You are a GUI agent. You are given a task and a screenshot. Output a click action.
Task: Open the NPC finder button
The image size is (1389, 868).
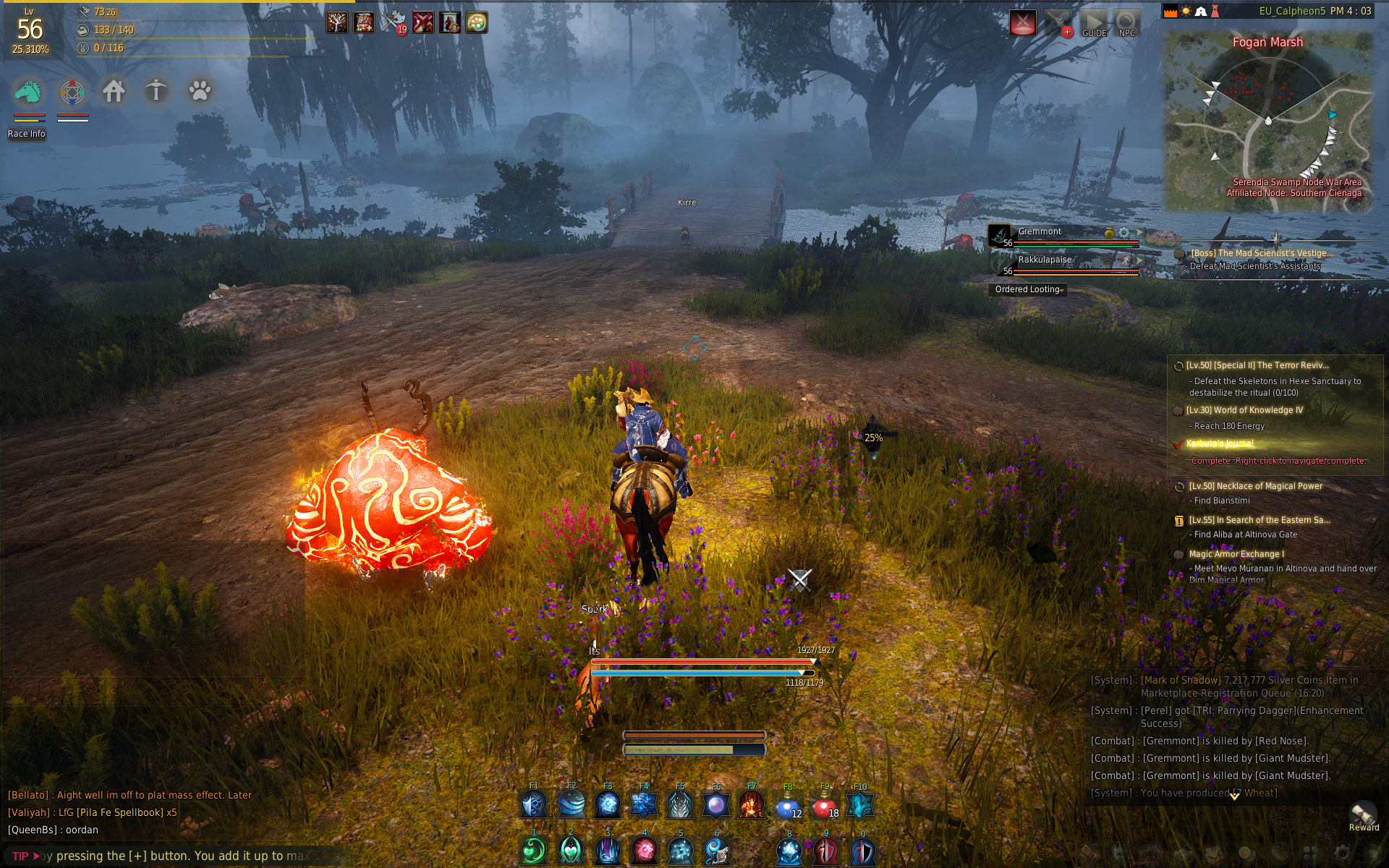(1126, 23)
